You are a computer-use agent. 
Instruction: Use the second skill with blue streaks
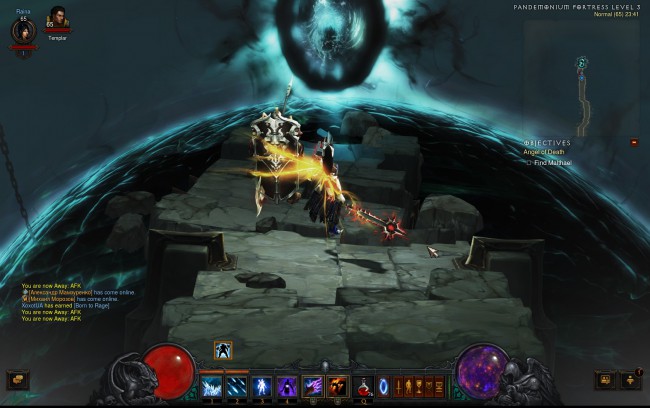(x=237, y=385)
